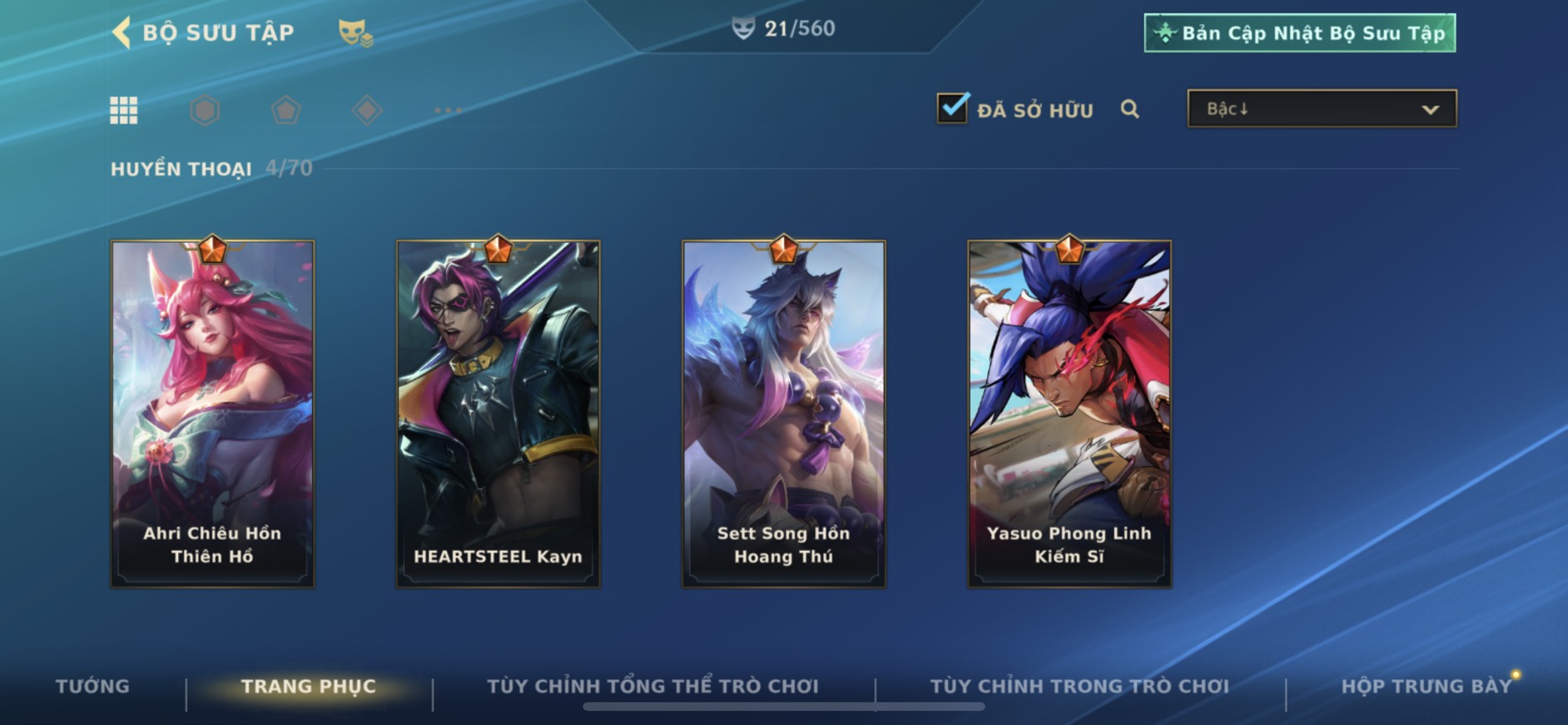Open the masks and coins icon
Viewport: 1568px width, 725px height.
click(x=355, y=33)
